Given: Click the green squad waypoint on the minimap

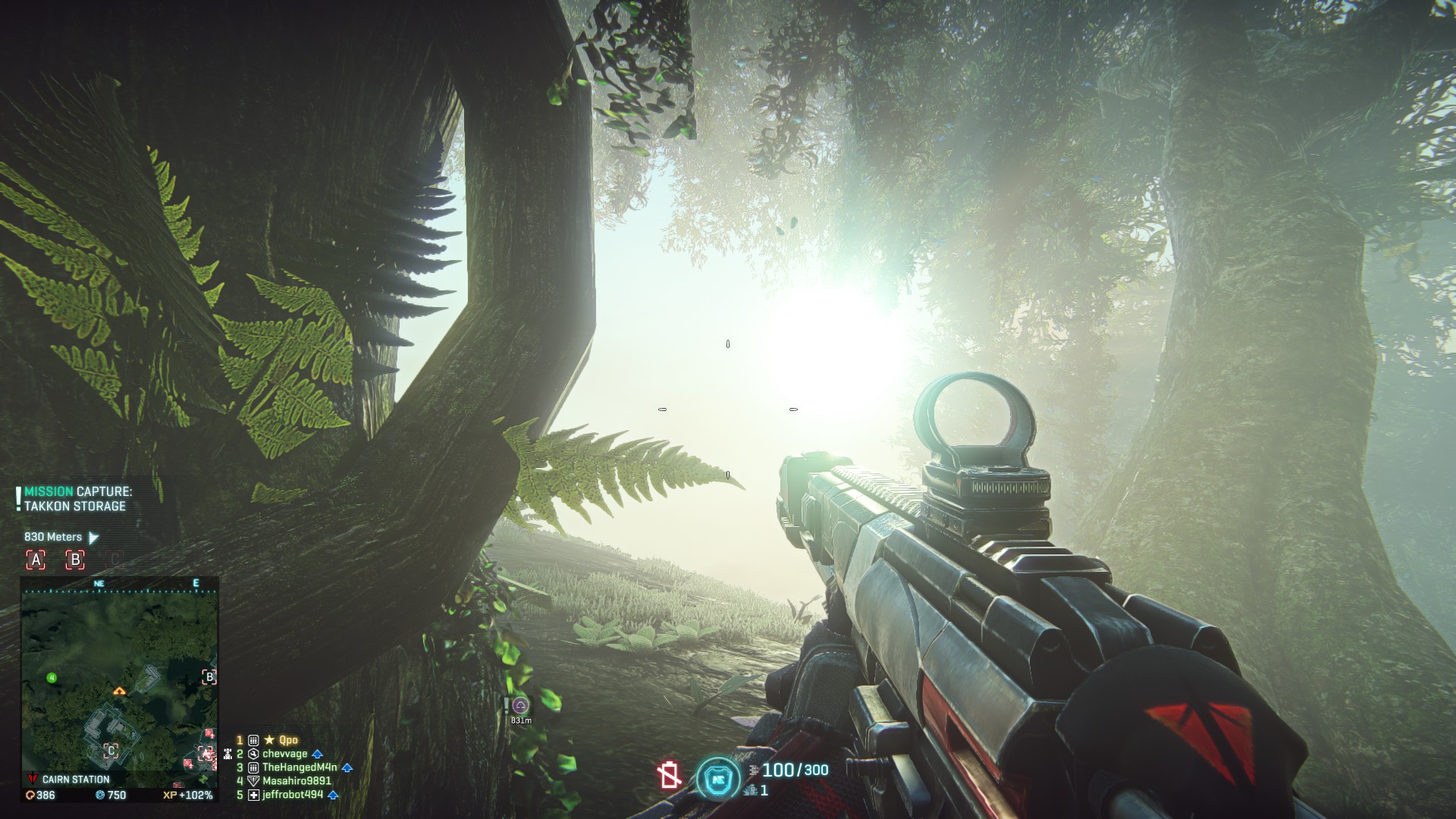Looking at the screenshot, I should click(x=52, y=677).
